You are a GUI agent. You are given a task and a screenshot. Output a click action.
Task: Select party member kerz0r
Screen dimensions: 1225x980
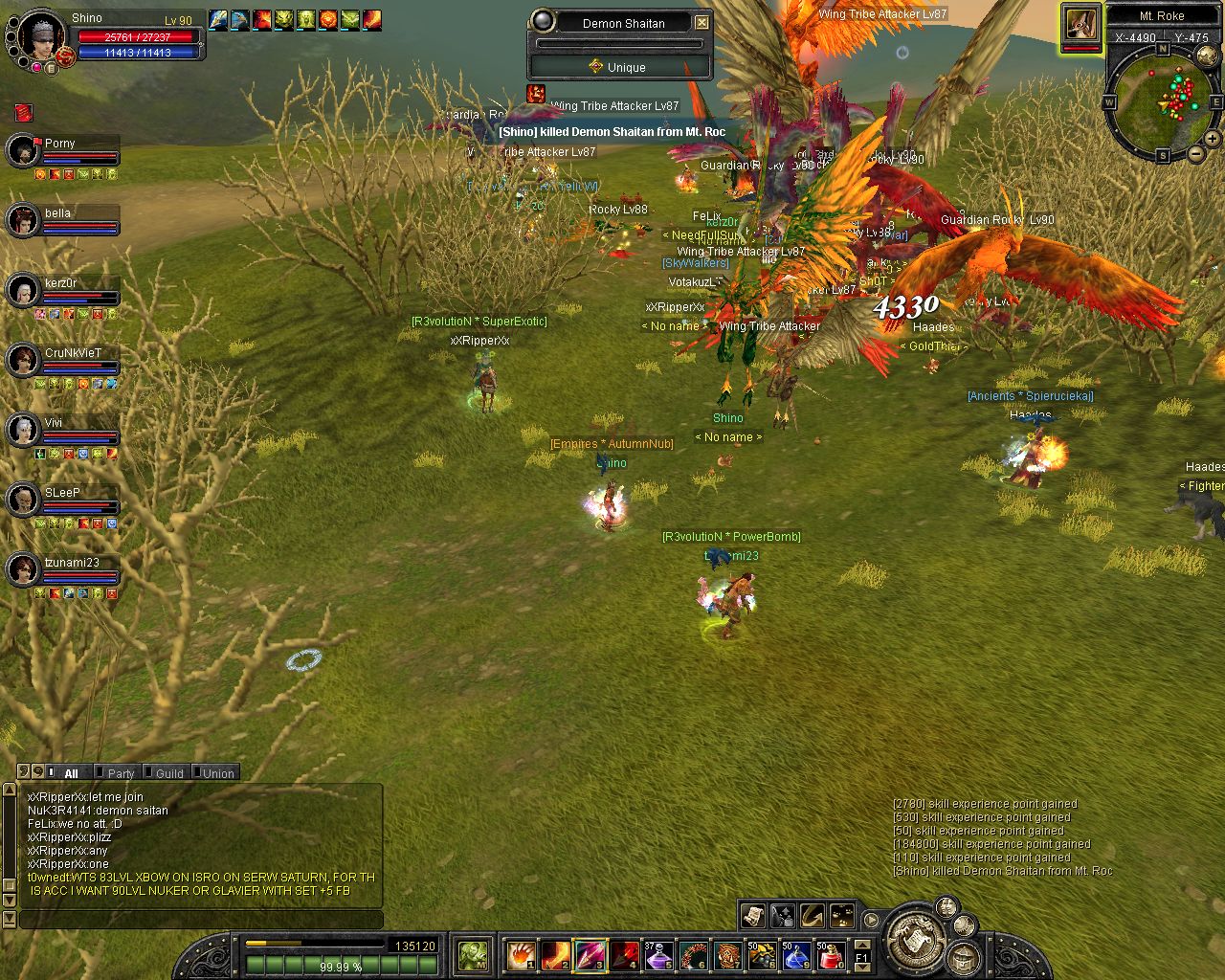coord(22,290)
